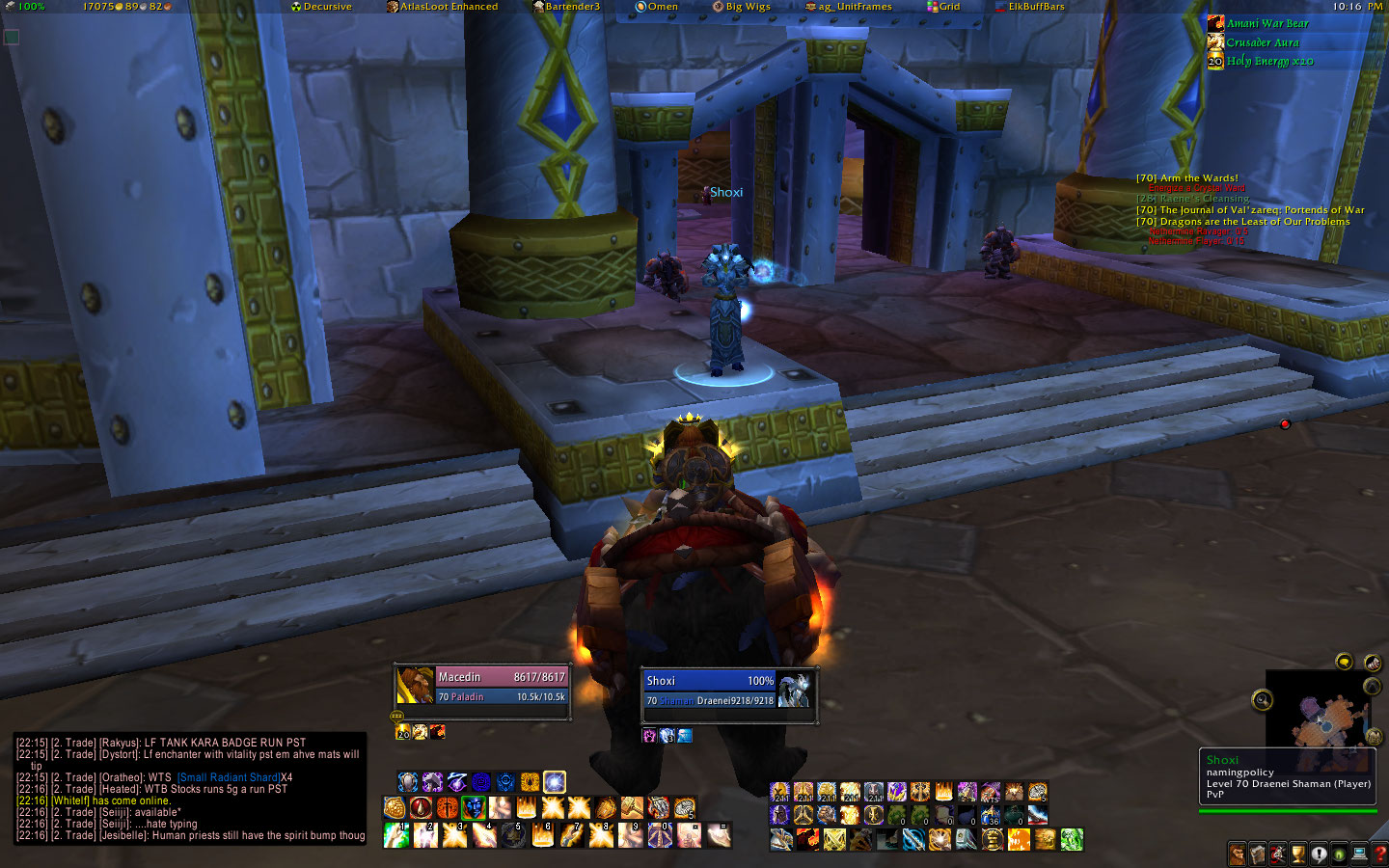The height and width of the screenshot is (868, 1389).
Task: Click the Bartender3 top bar entry
Action: click(x=567, y=7)
